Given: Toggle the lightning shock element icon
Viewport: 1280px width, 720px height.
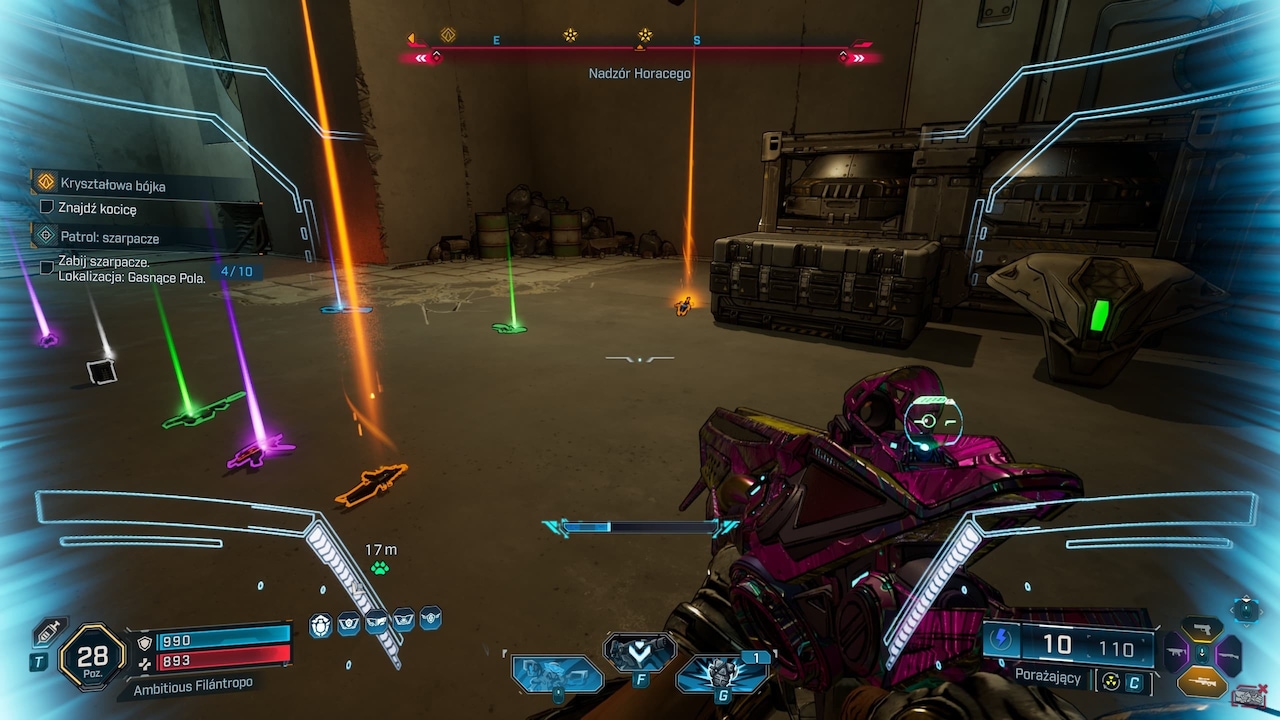Looking at the screenshot, I should pos(1003,641).
